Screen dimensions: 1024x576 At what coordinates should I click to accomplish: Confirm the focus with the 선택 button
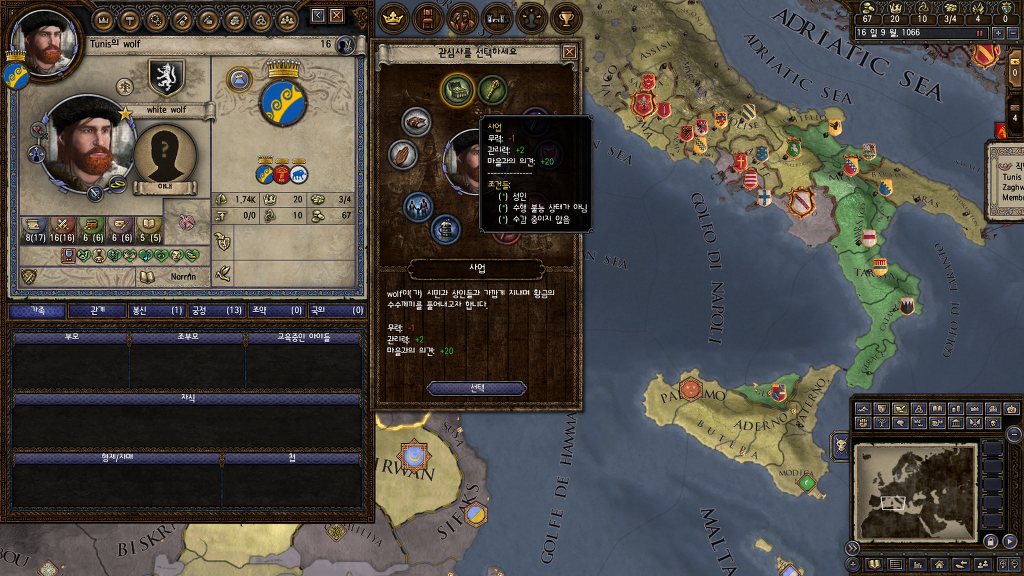pos(477,388)
